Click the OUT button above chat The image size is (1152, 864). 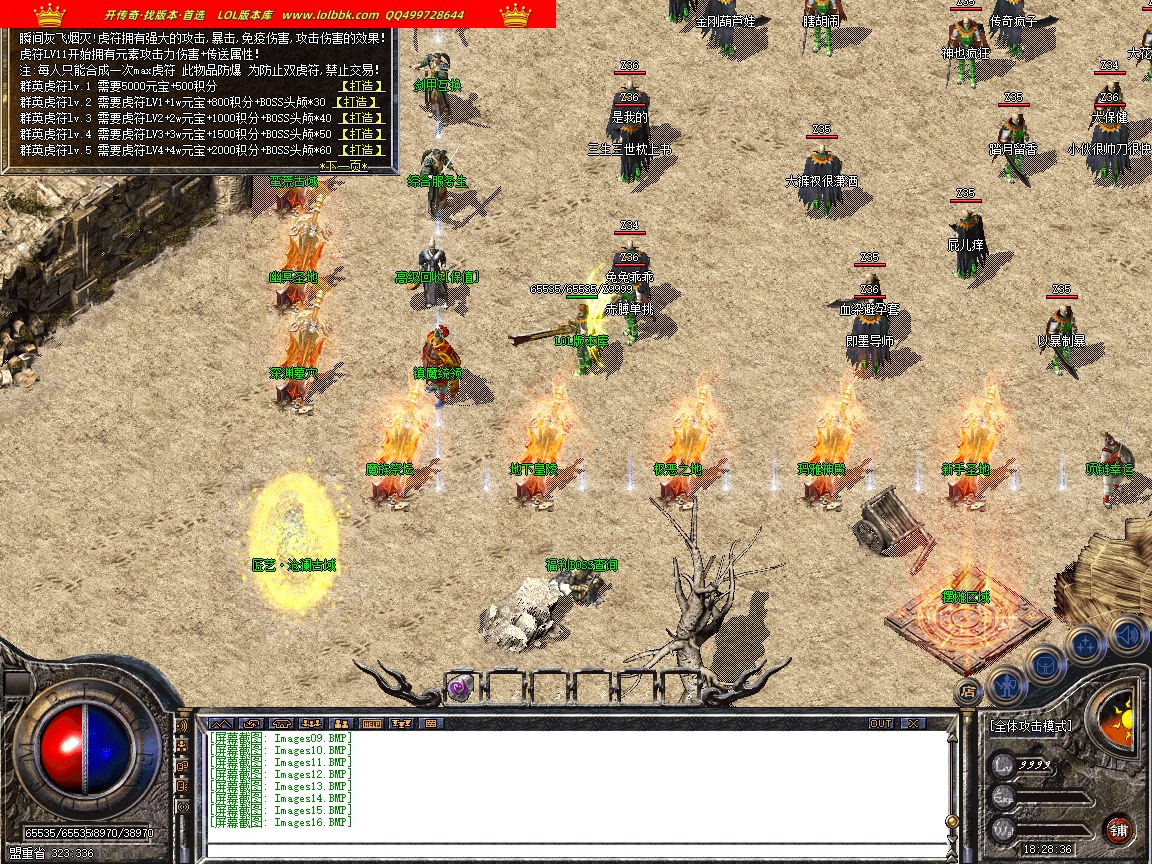tap(880, 723)
